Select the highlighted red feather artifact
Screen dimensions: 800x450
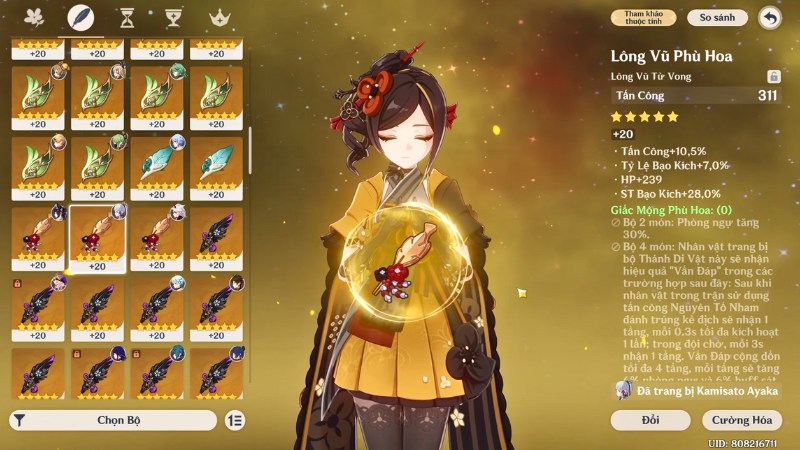tap(98, 237)
